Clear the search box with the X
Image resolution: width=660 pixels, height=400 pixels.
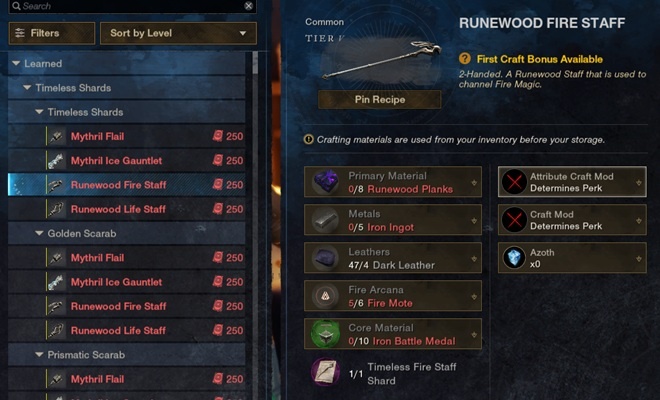point(249,6)
